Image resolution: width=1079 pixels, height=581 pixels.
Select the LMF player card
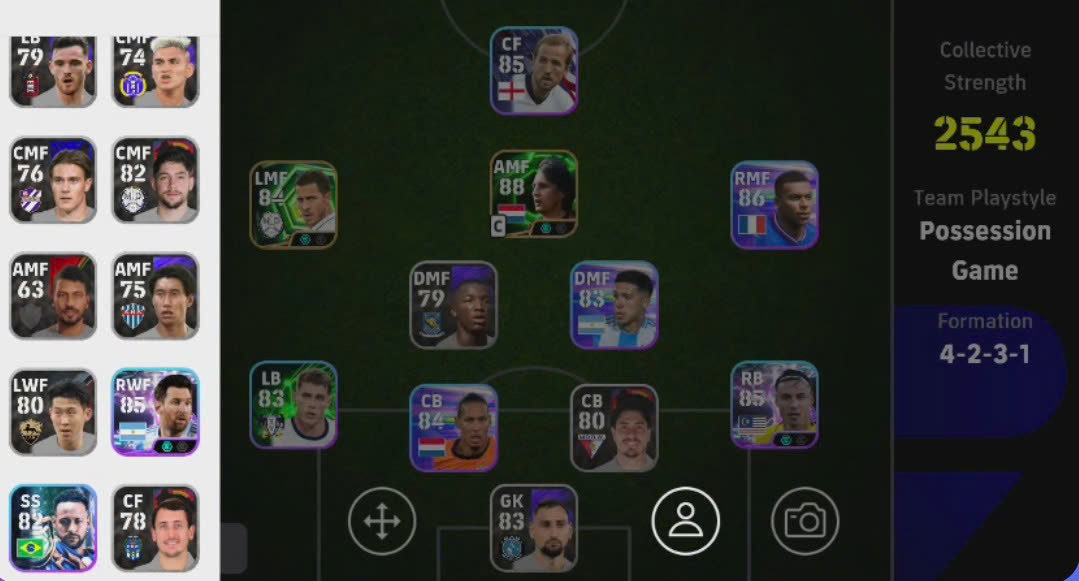(293, 205)
